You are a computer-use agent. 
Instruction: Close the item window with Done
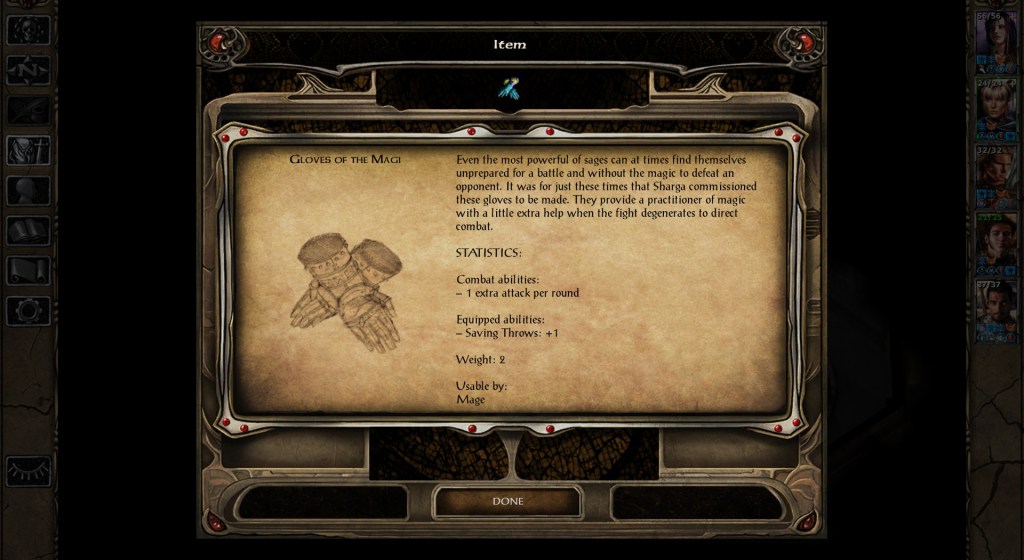pos(507,501)
